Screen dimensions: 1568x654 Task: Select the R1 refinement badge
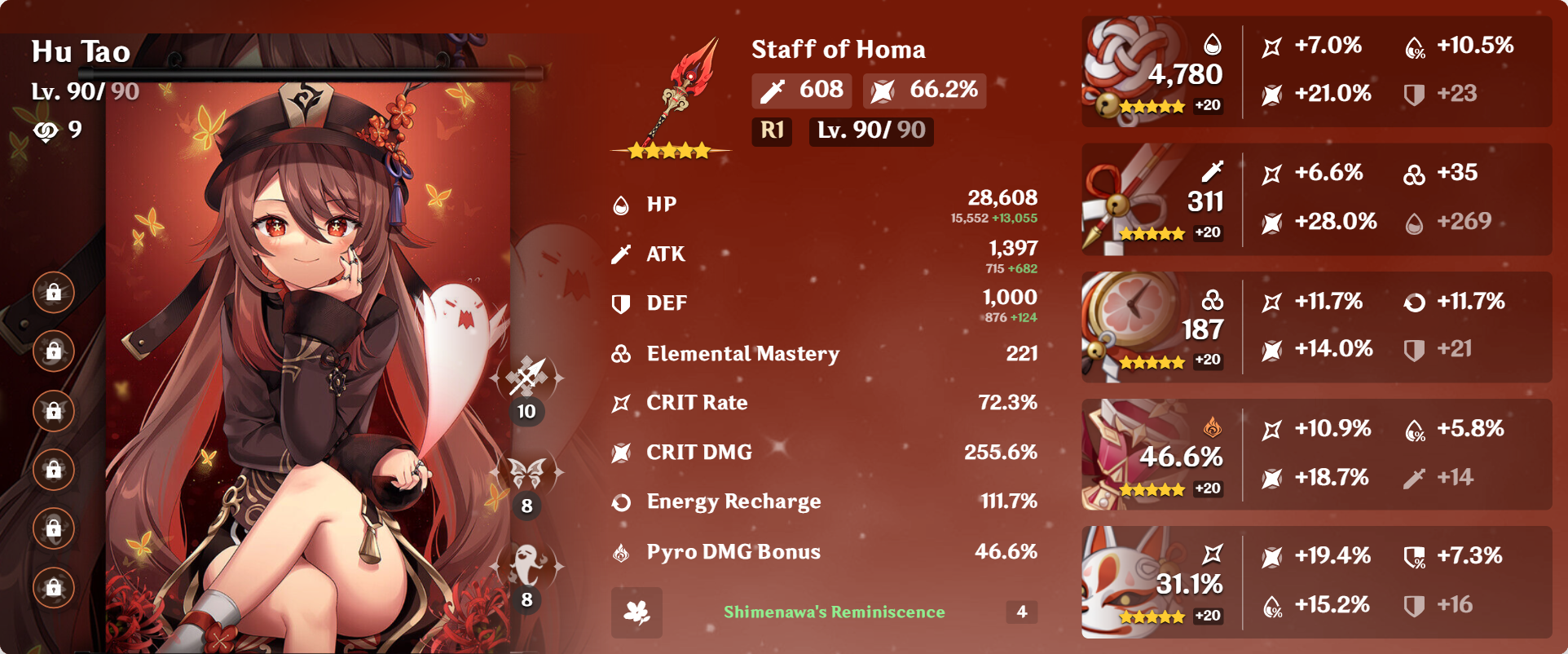point(770,131)
